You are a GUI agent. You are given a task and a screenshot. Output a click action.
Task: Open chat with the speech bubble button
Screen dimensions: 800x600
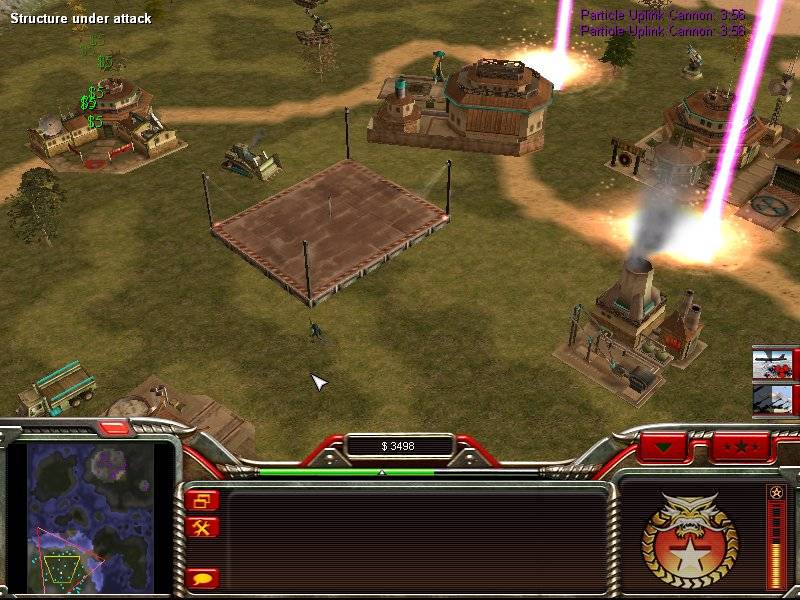pos(201,578)
